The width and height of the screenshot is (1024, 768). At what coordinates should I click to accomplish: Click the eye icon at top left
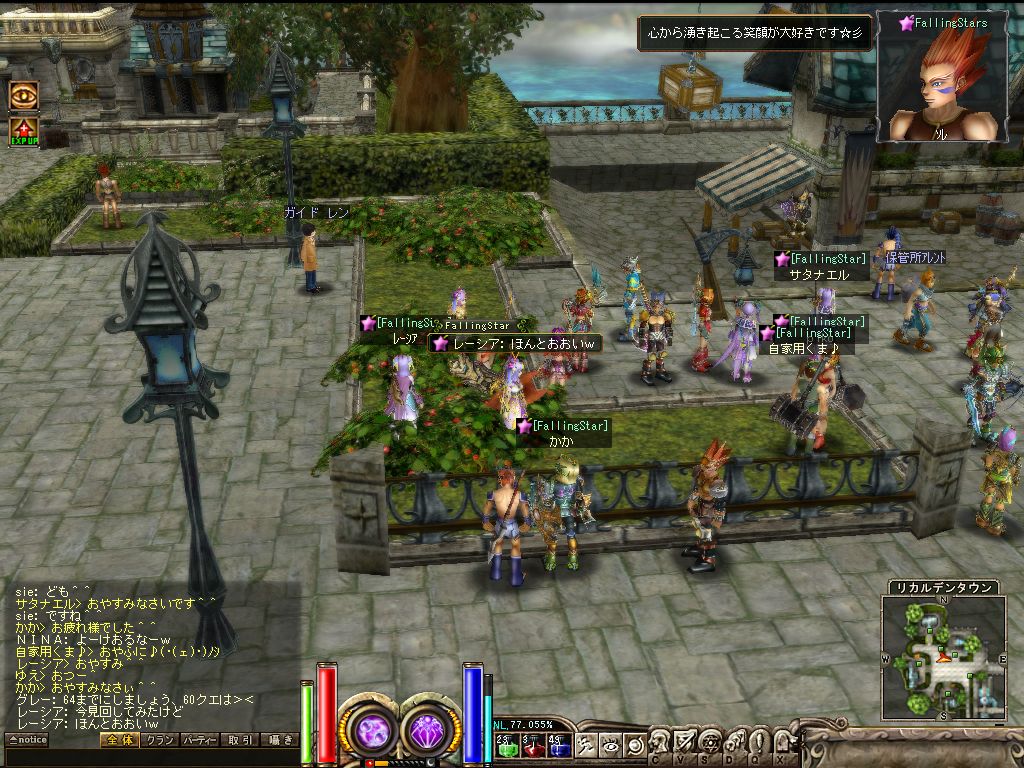coord(23,95)
